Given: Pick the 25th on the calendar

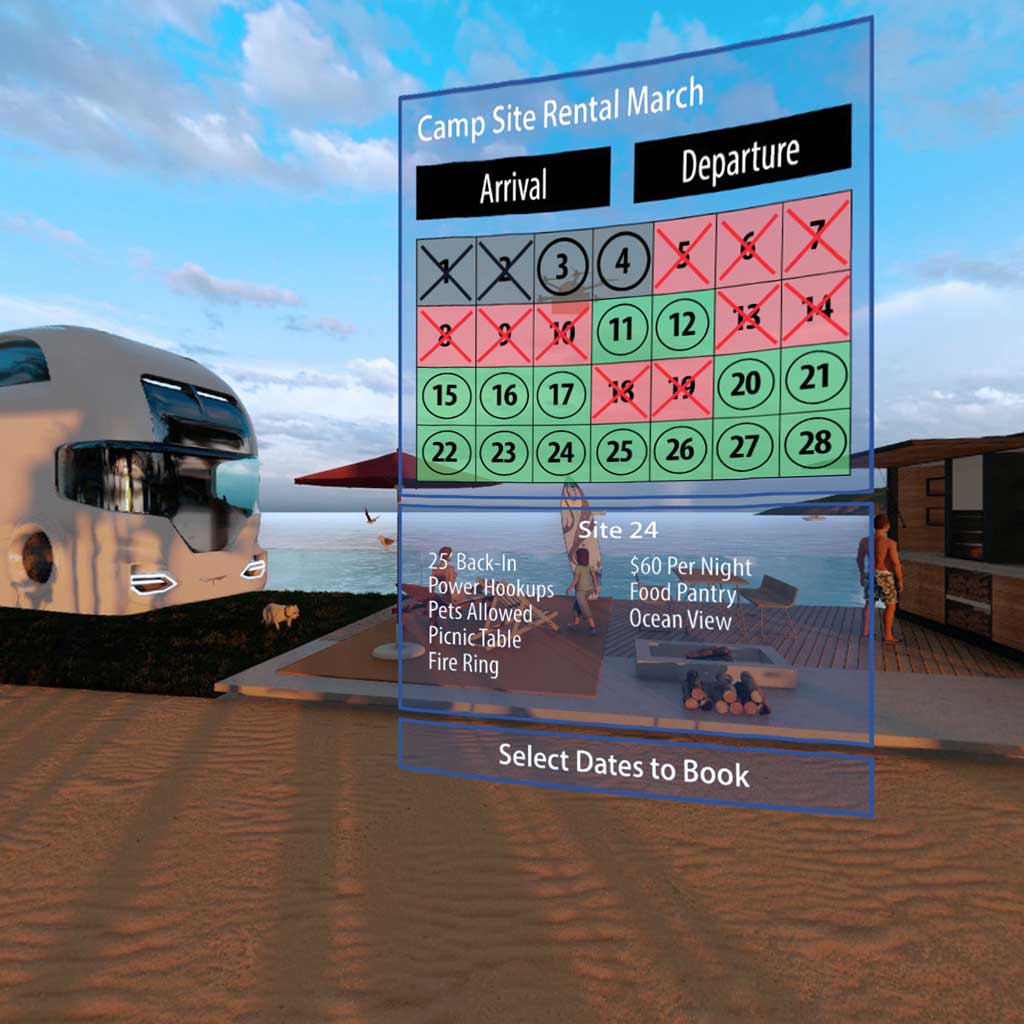Looking at the screenshot, I should point(620,451).
